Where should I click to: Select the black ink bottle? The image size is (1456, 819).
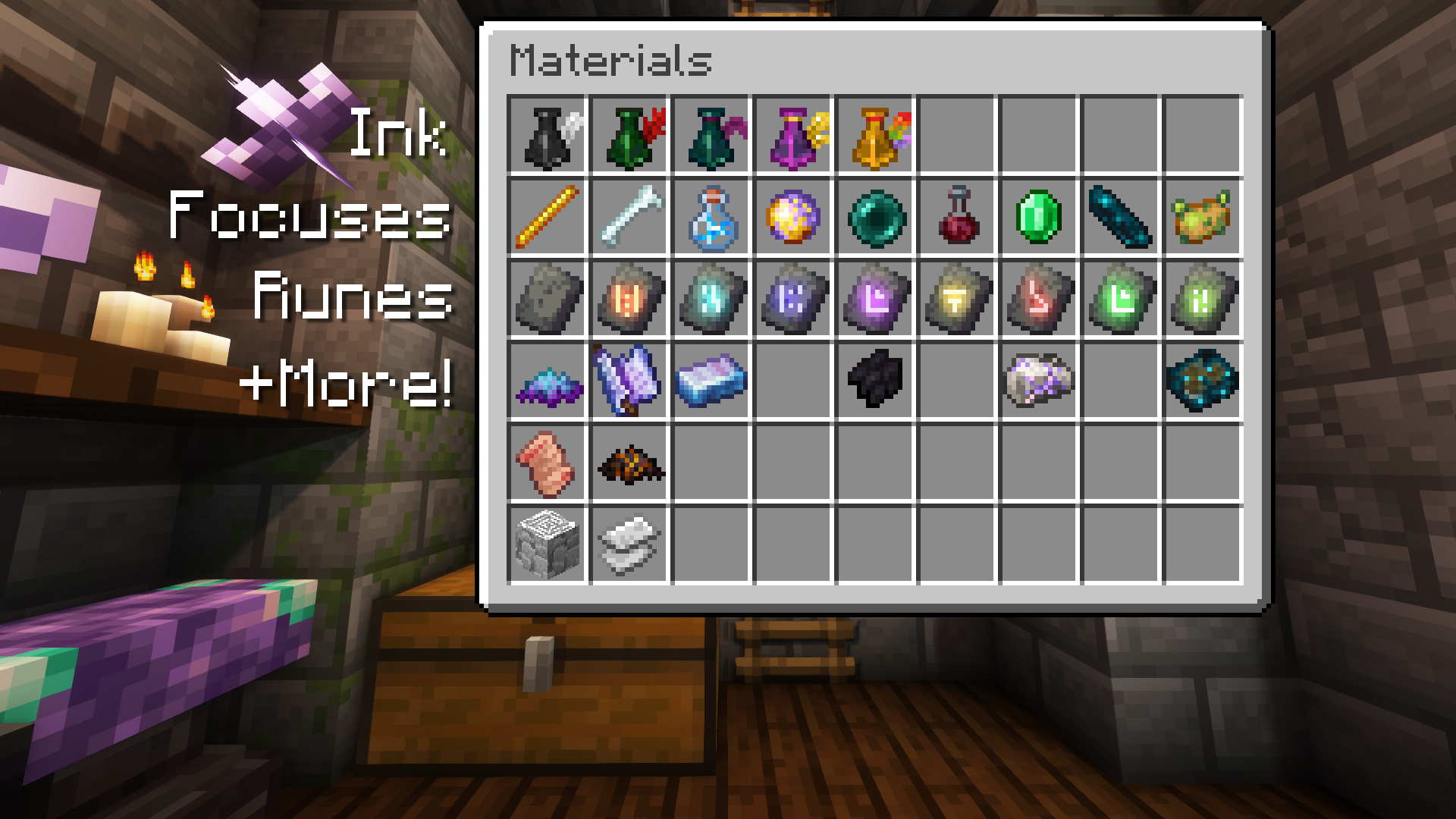tap(547, 136)
